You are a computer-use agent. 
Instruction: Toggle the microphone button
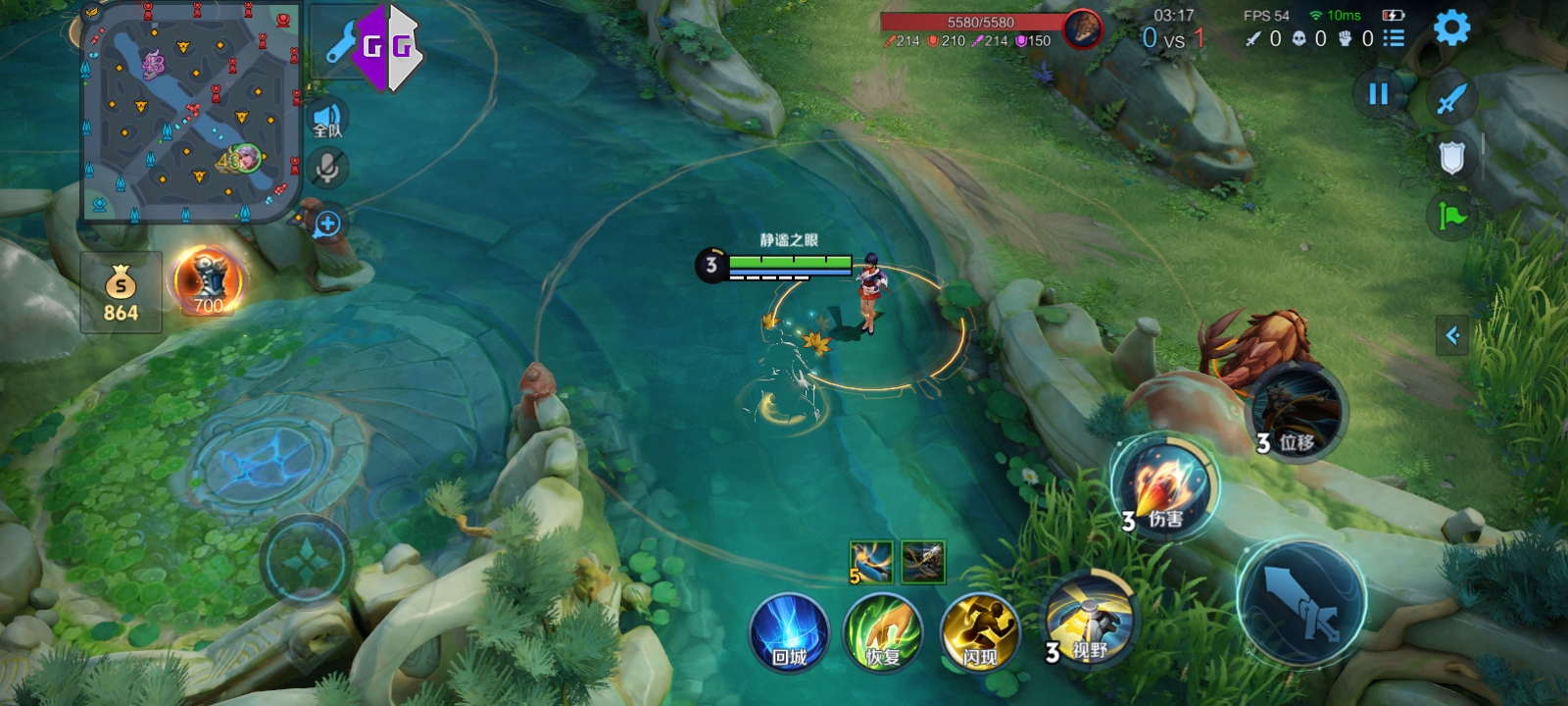(327, 168)
